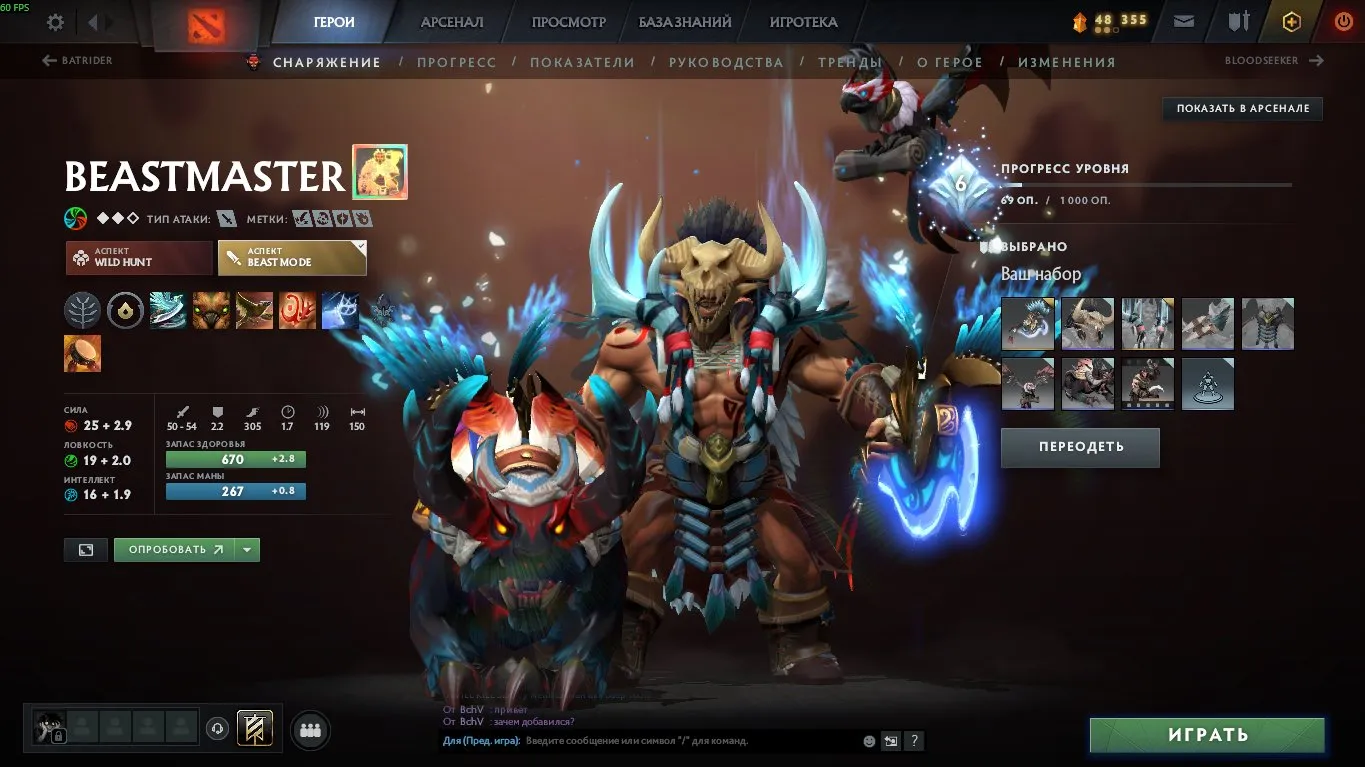
Task: Select the drum item icon below abilities
Action: coord(82,352)
